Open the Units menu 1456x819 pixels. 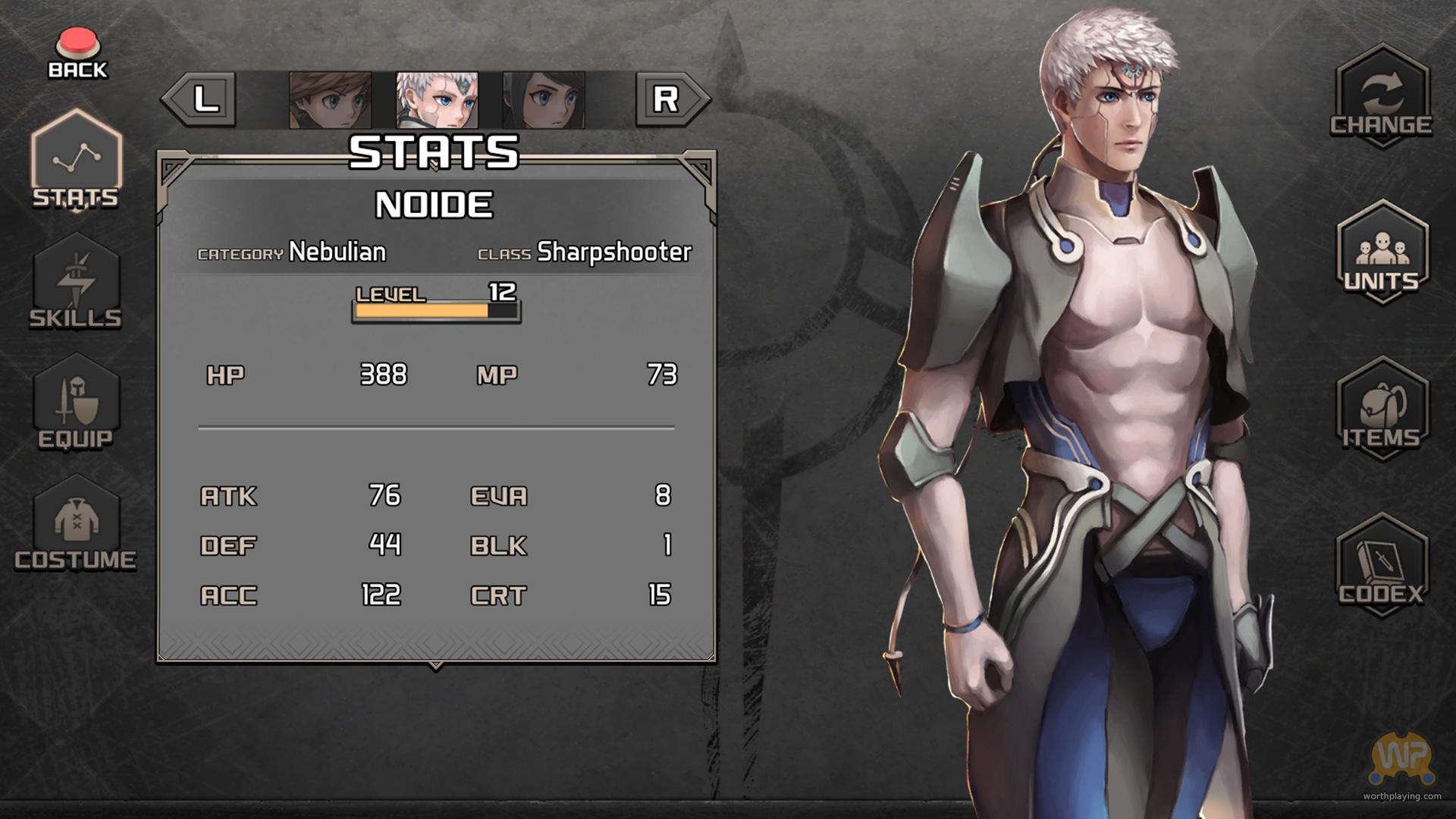[x=1382, y=253]
